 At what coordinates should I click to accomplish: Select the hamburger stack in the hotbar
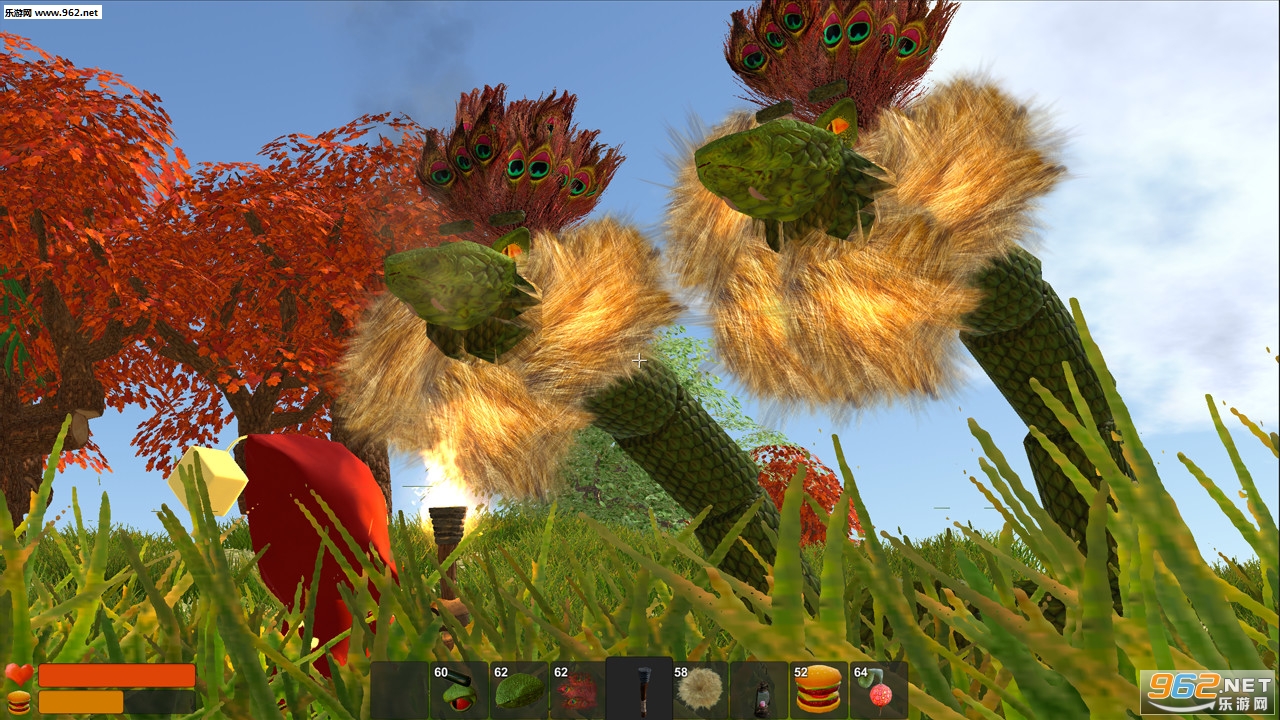(819, 690)
